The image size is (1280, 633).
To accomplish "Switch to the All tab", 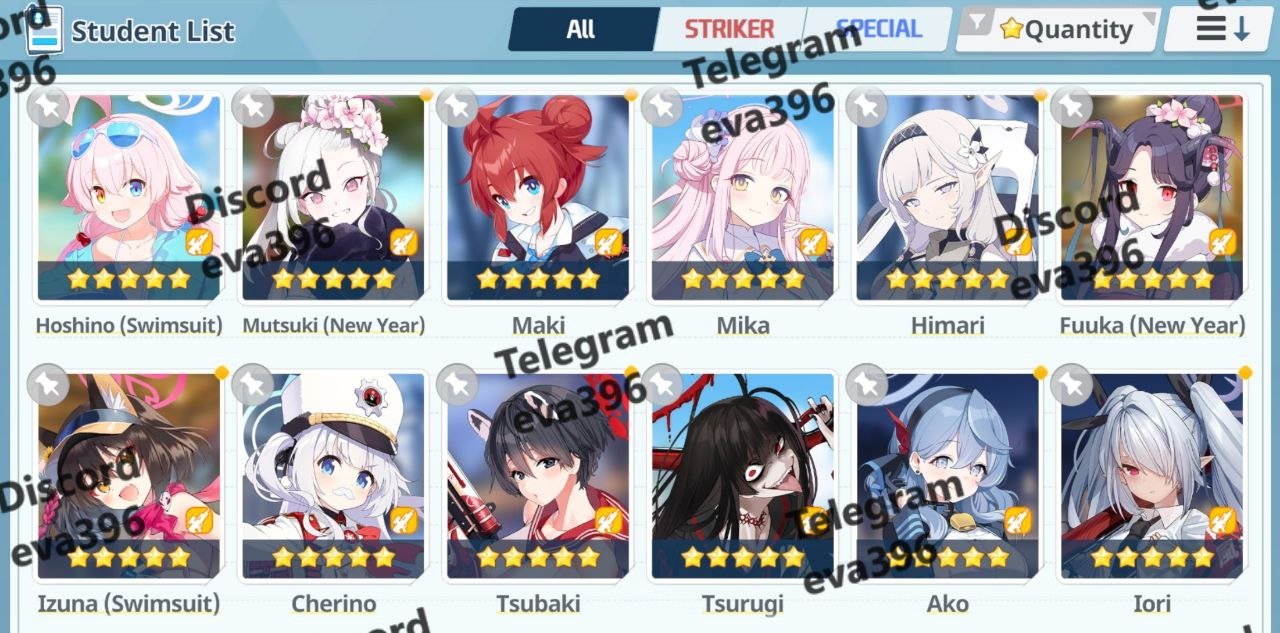I will click(581, 29).
